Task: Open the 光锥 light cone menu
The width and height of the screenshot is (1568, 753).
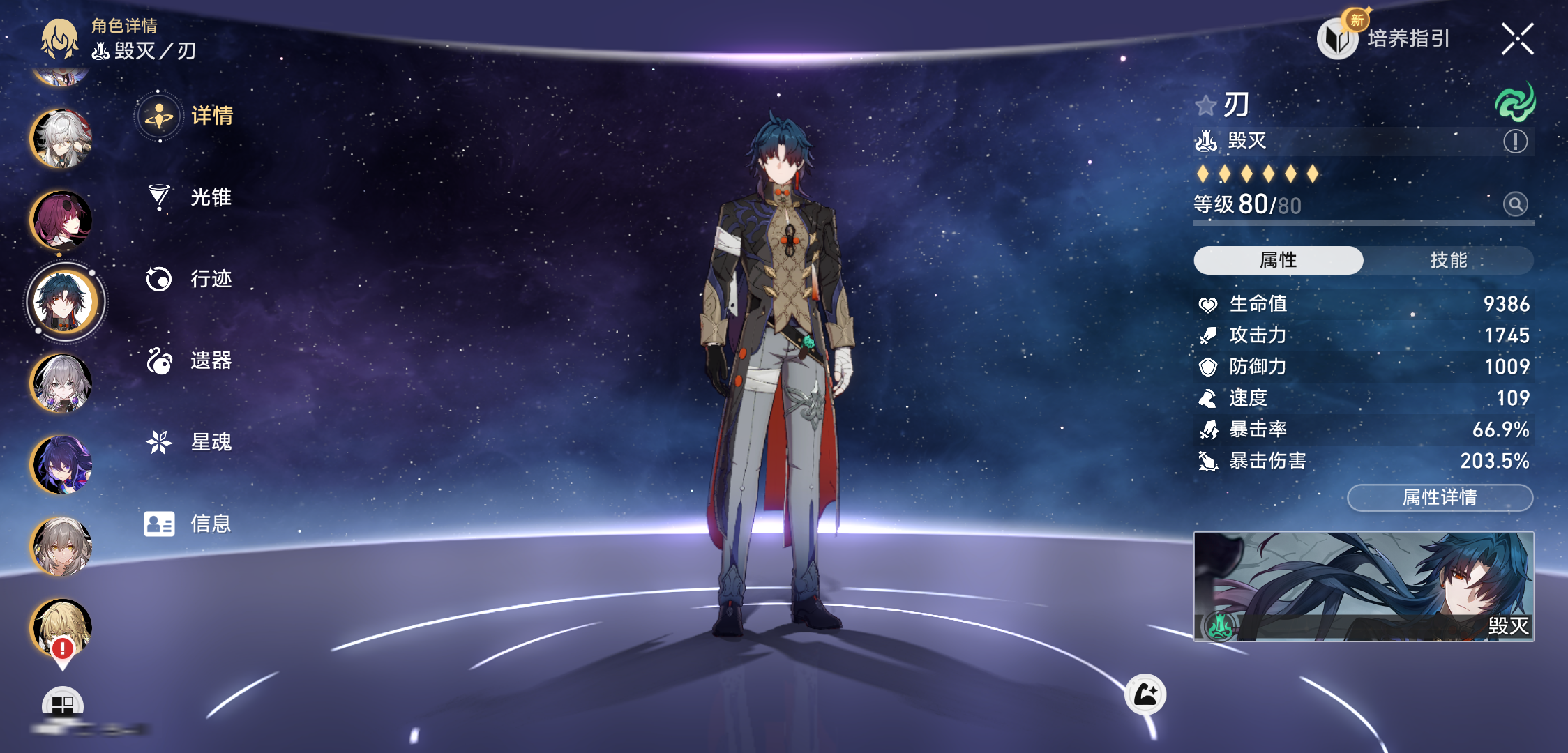Action: click(188, 197)
